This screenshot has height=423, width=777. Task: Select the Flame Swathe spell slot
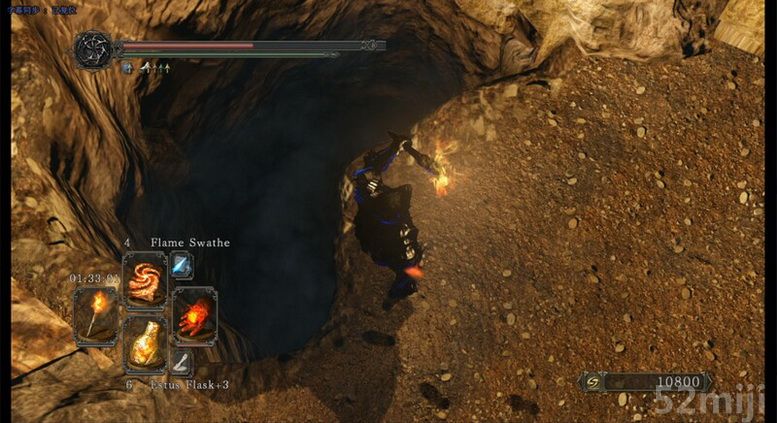point(144,280)
